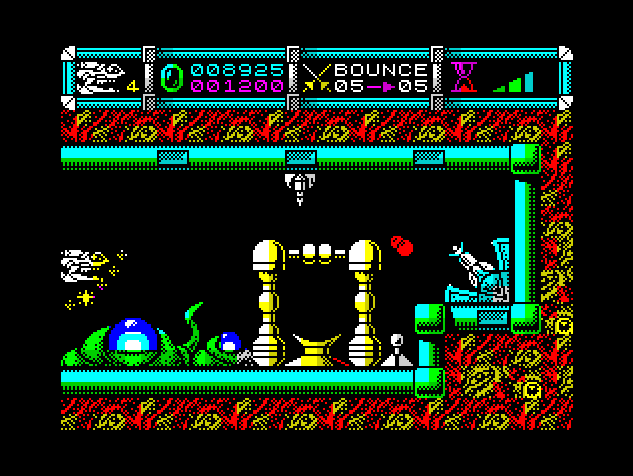
Task: Click the ship lives icon
Action: pyautogui.click(x=100, y=76)
